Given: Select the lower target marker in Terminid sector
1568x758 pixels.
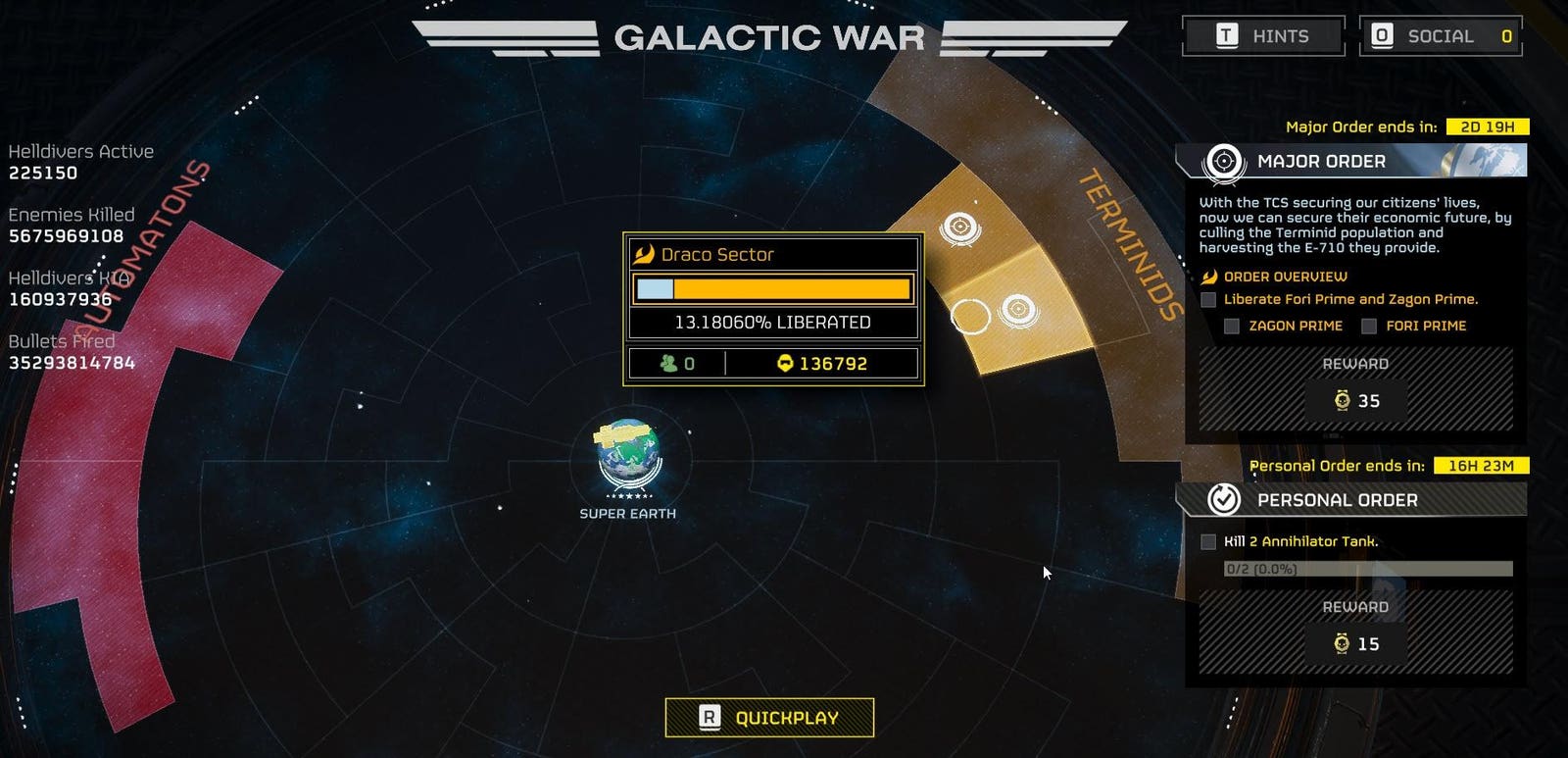Looking at the screenshot, I should click(1018, 310).
